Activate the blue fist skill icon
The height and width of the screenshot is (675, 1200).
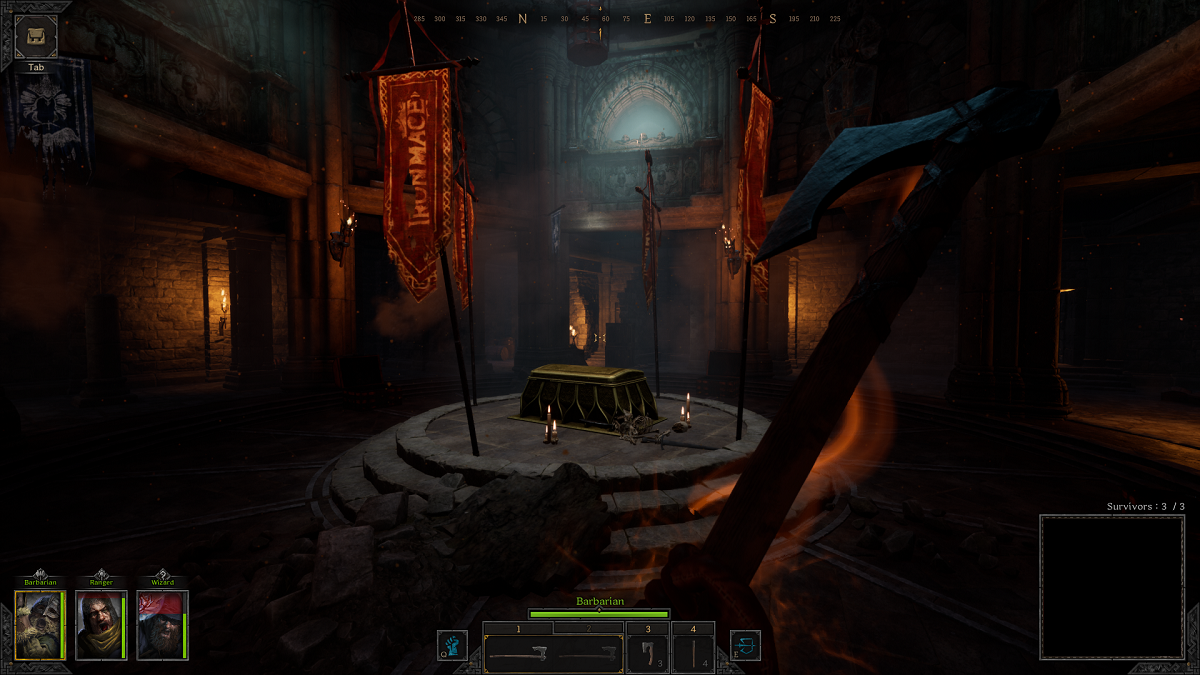[452, 645]
